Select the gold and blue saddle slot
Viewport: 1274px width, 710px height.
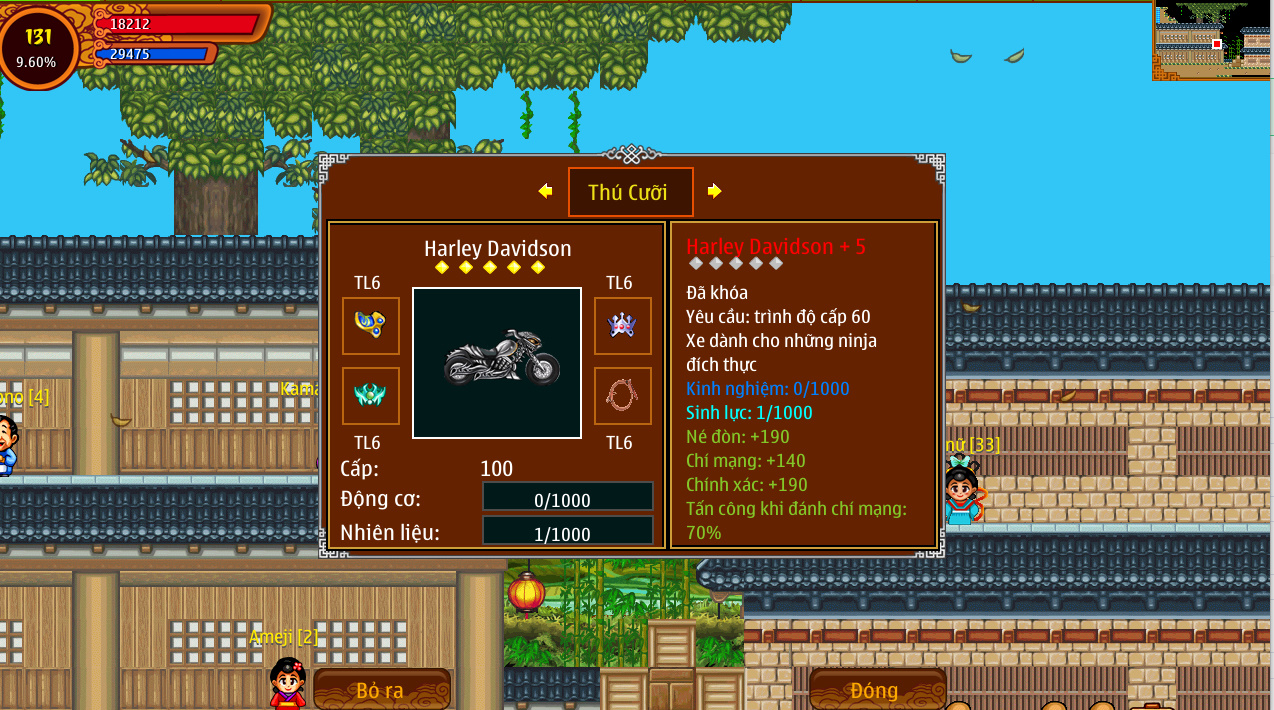coord(370,325)
